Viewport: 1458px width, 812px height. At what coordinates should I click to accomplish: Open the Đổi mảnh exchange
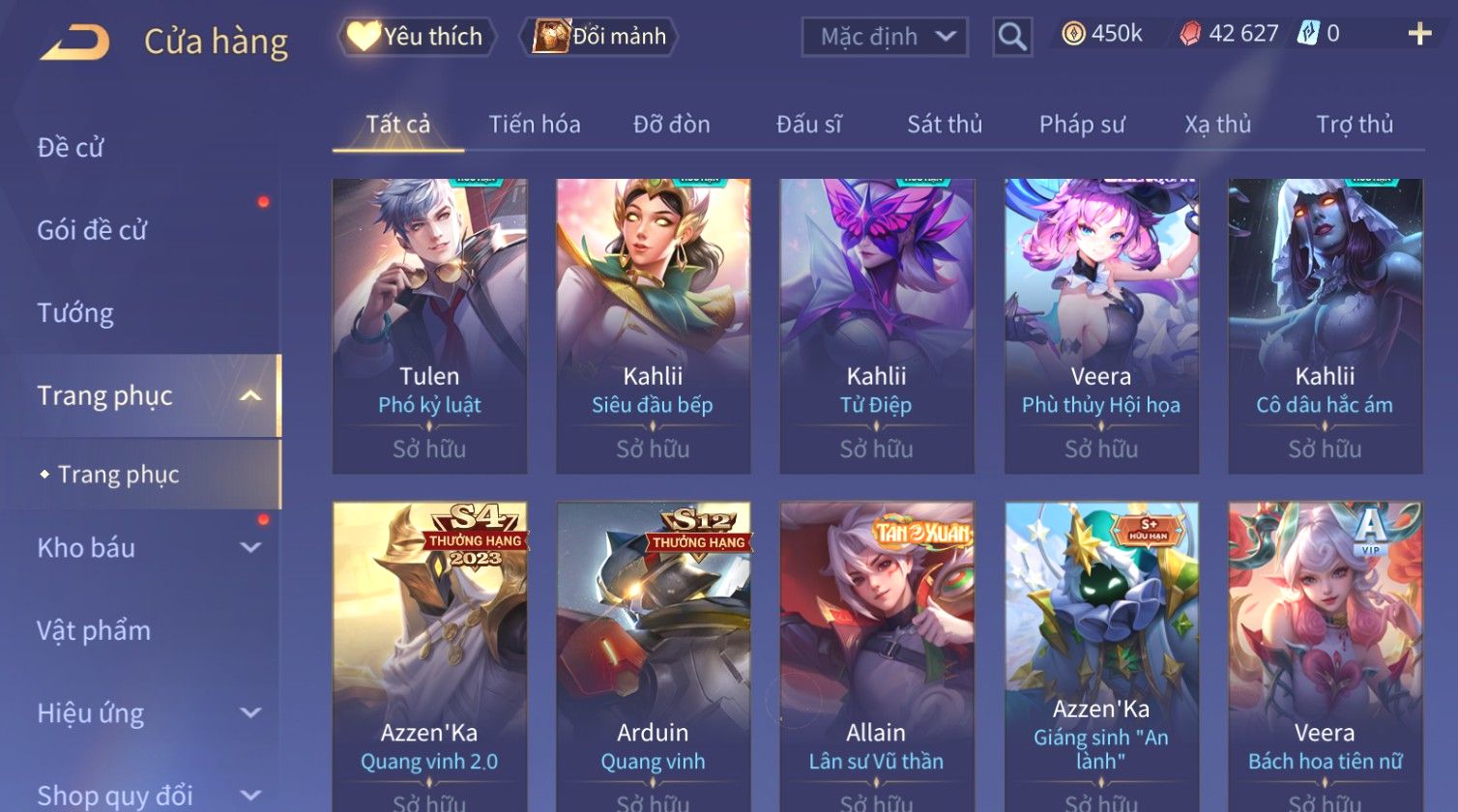599,37
